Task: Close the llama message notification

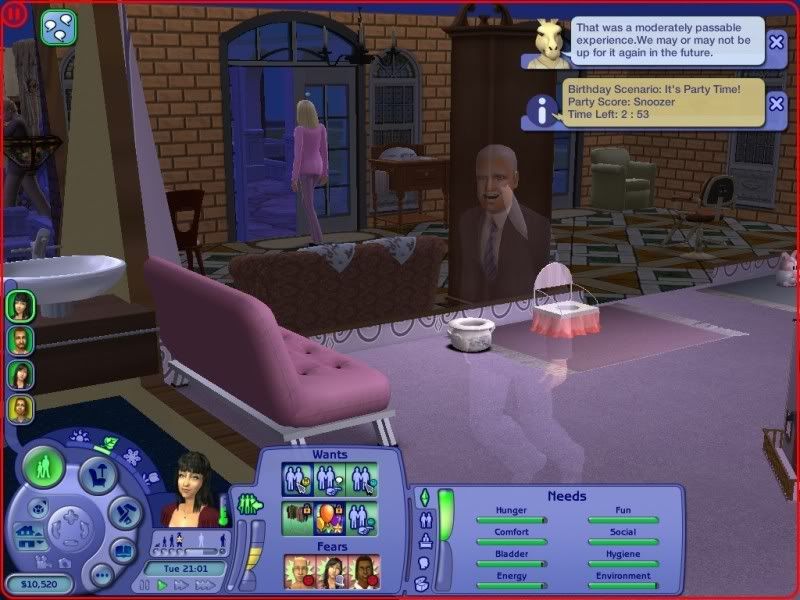Action: 776,41
